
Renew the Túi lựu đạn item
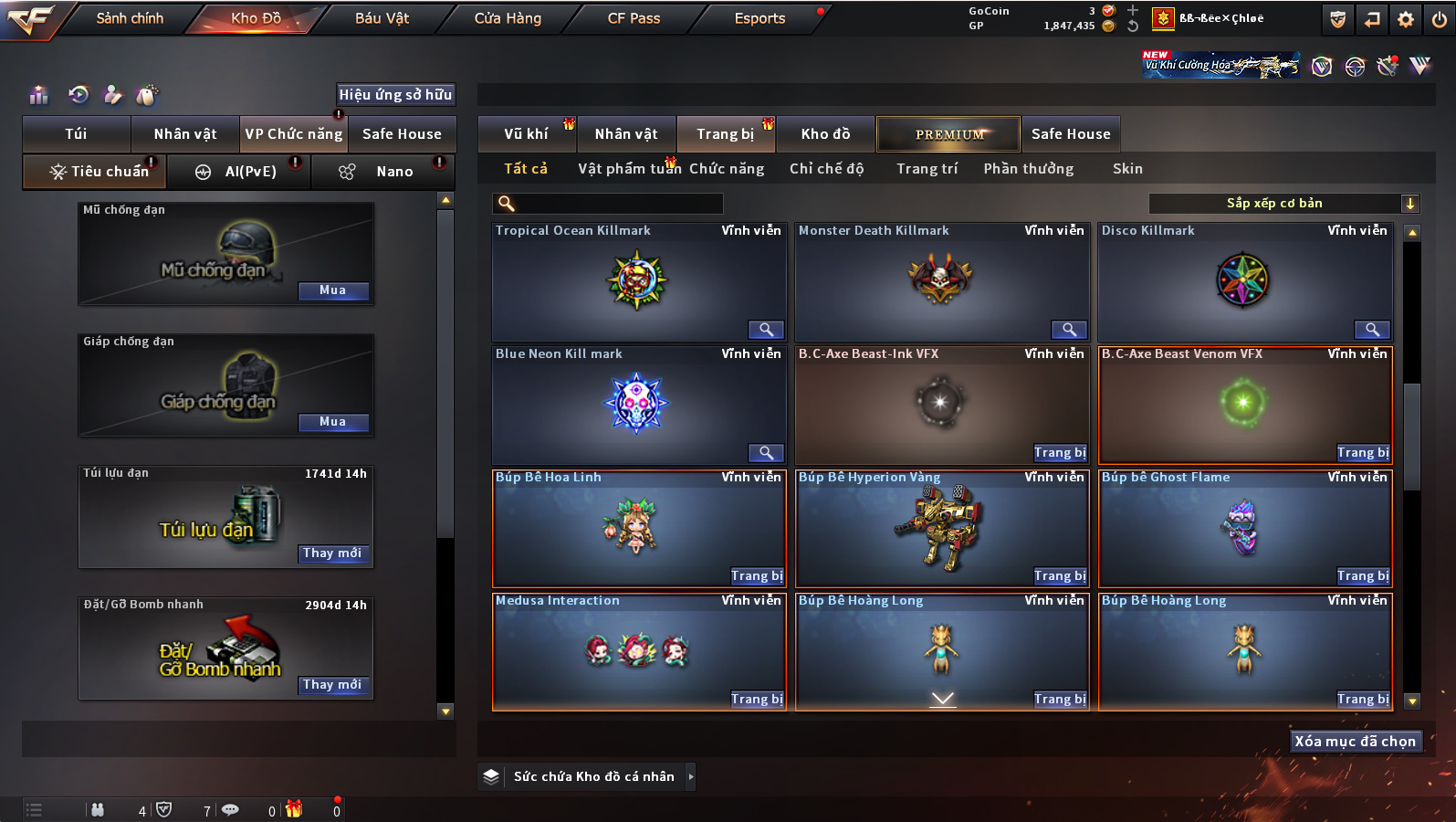click(332, 553)
